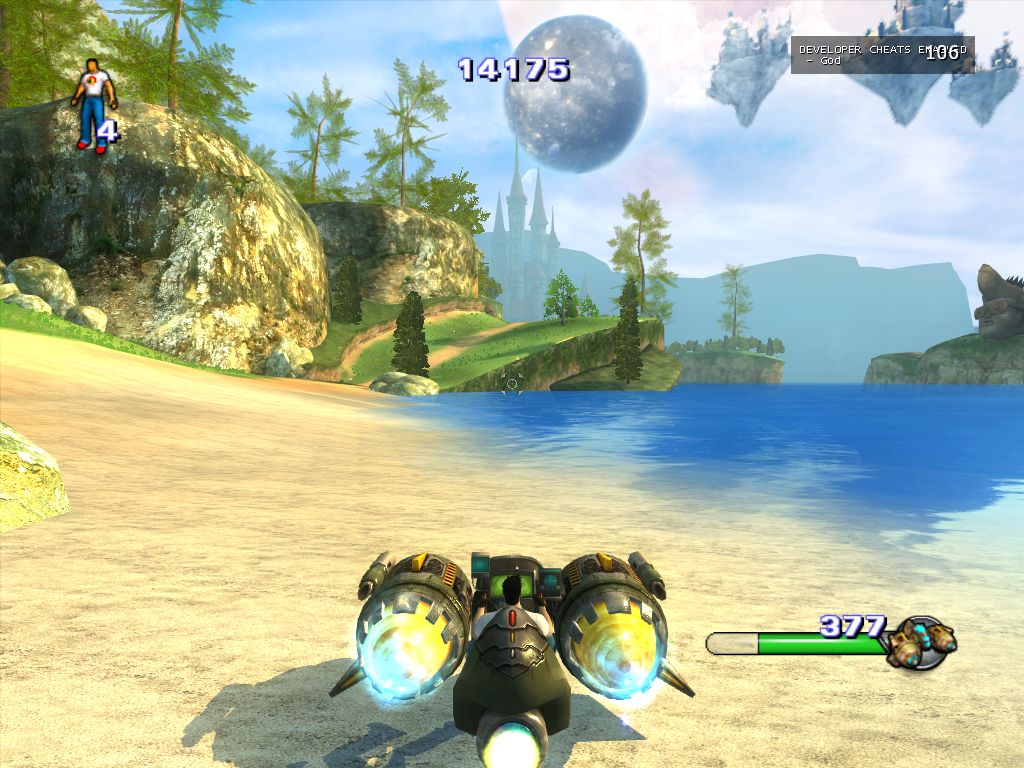Click the Sam lives icon
Screen dimensions: 1024x768
(x=94, y=104)
